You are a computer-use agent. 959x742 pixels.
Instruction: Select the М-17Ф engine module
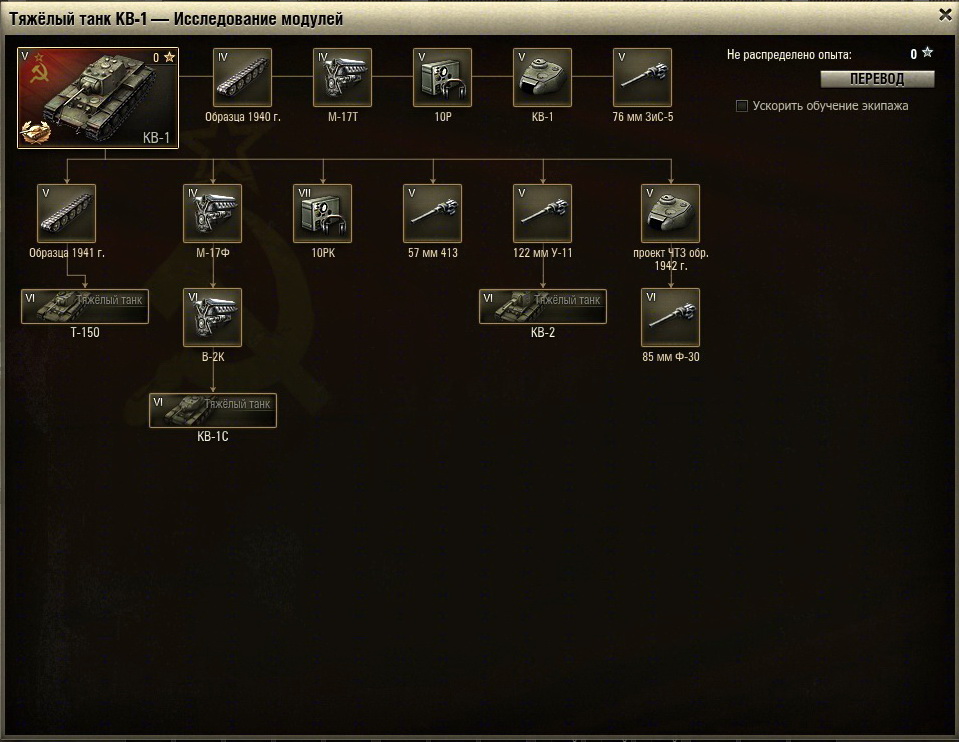[x=213, y=213]
